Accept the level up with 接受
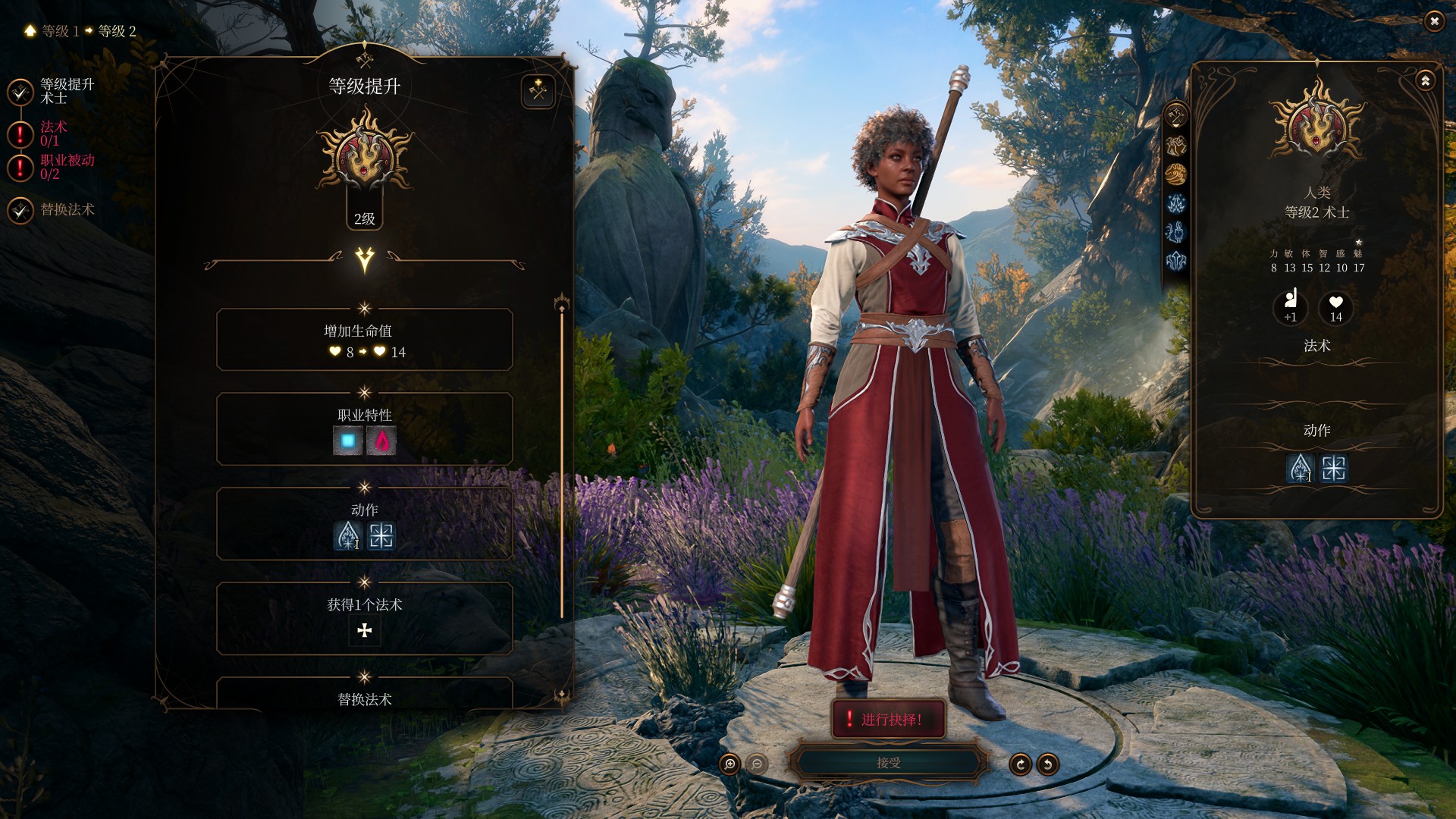The height and width of the screenshot is (819, 1456). 888,763
